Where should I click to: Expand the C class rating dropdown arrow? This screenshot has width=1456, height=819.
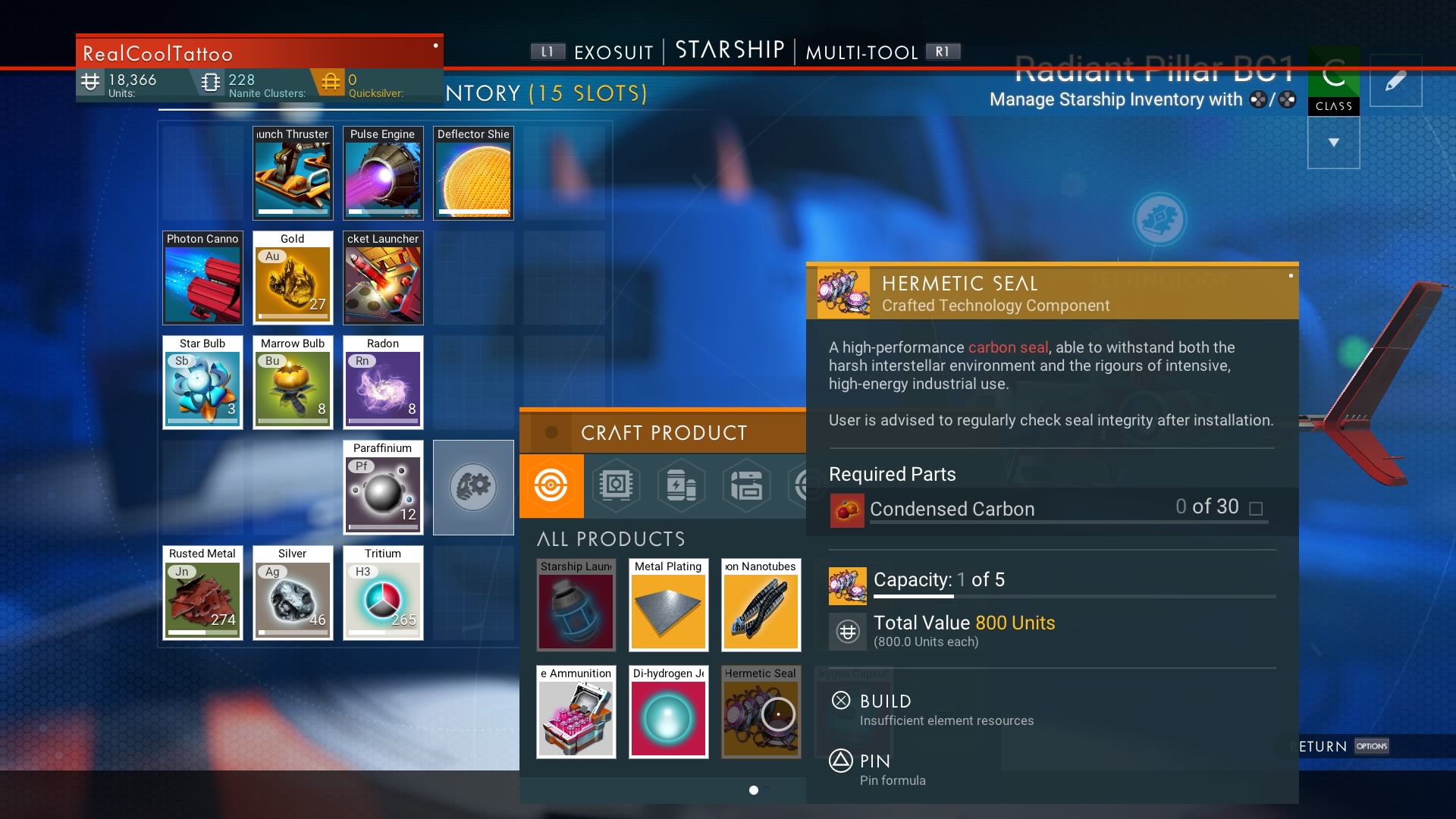1333,141
